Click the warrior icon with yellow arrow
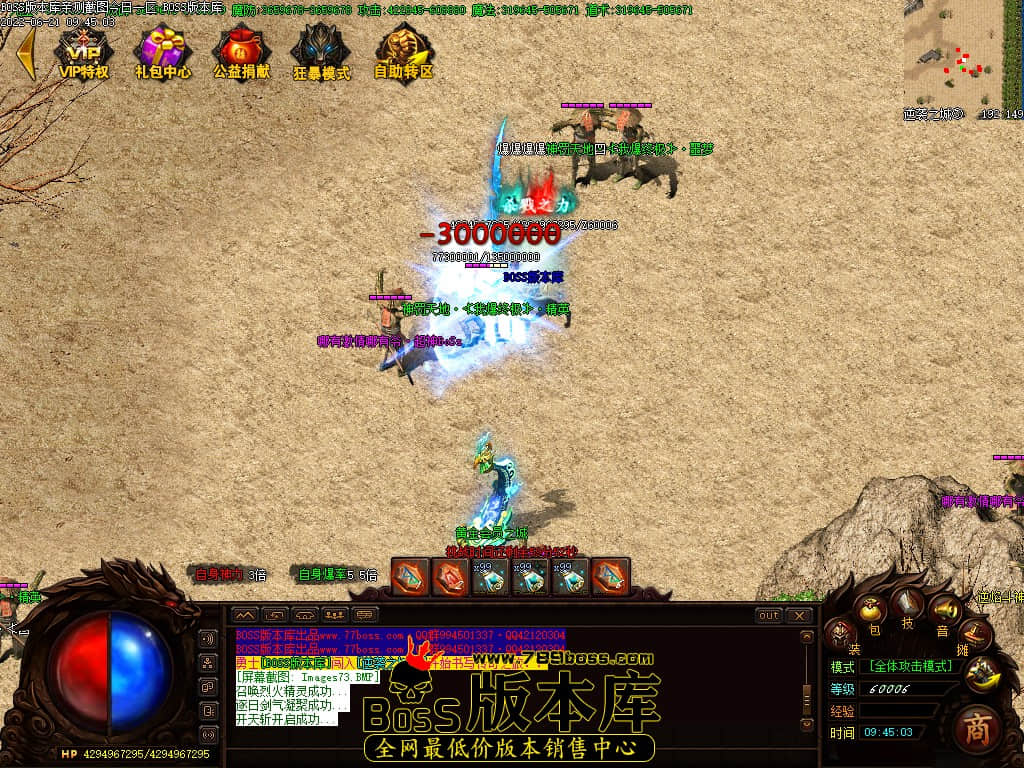Screen dimensions: 1024x768 pyautogui.click(x=984, y=672)
